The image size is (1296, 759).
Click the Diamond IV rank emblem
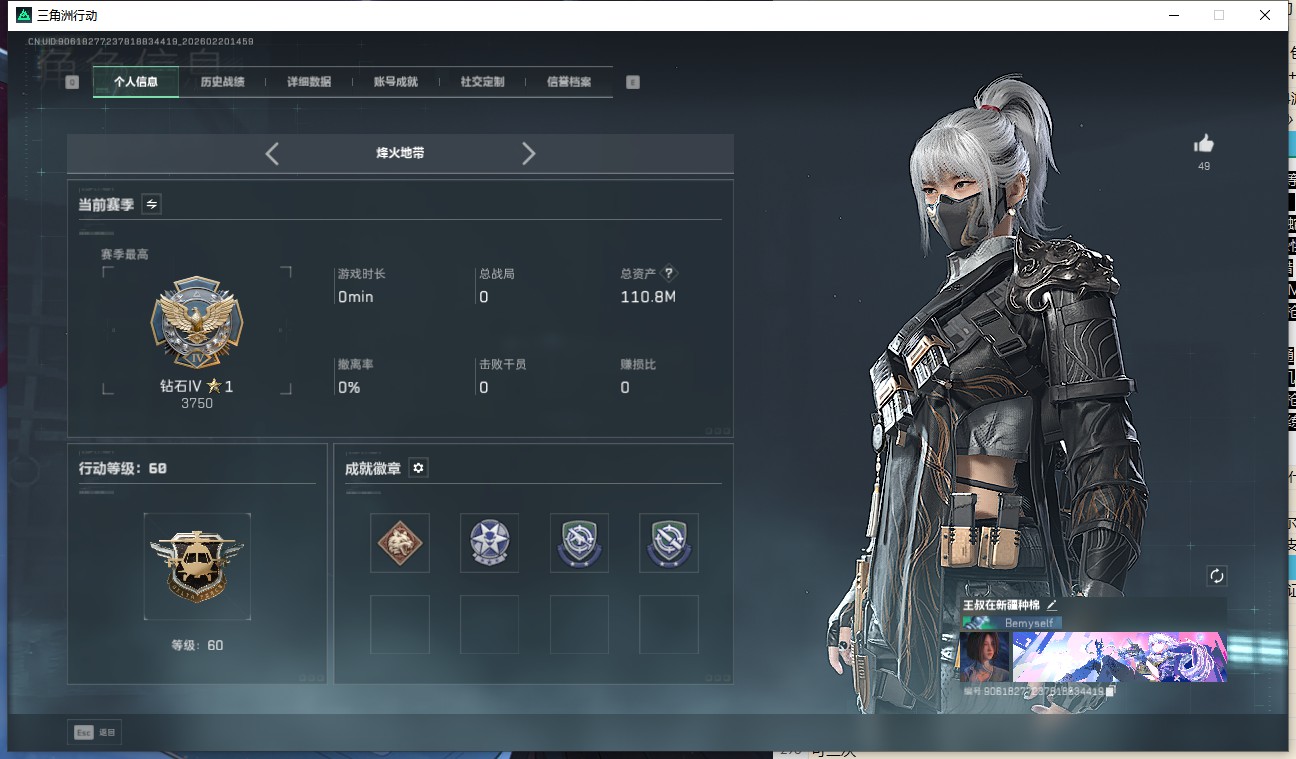[x=197, y=322]
